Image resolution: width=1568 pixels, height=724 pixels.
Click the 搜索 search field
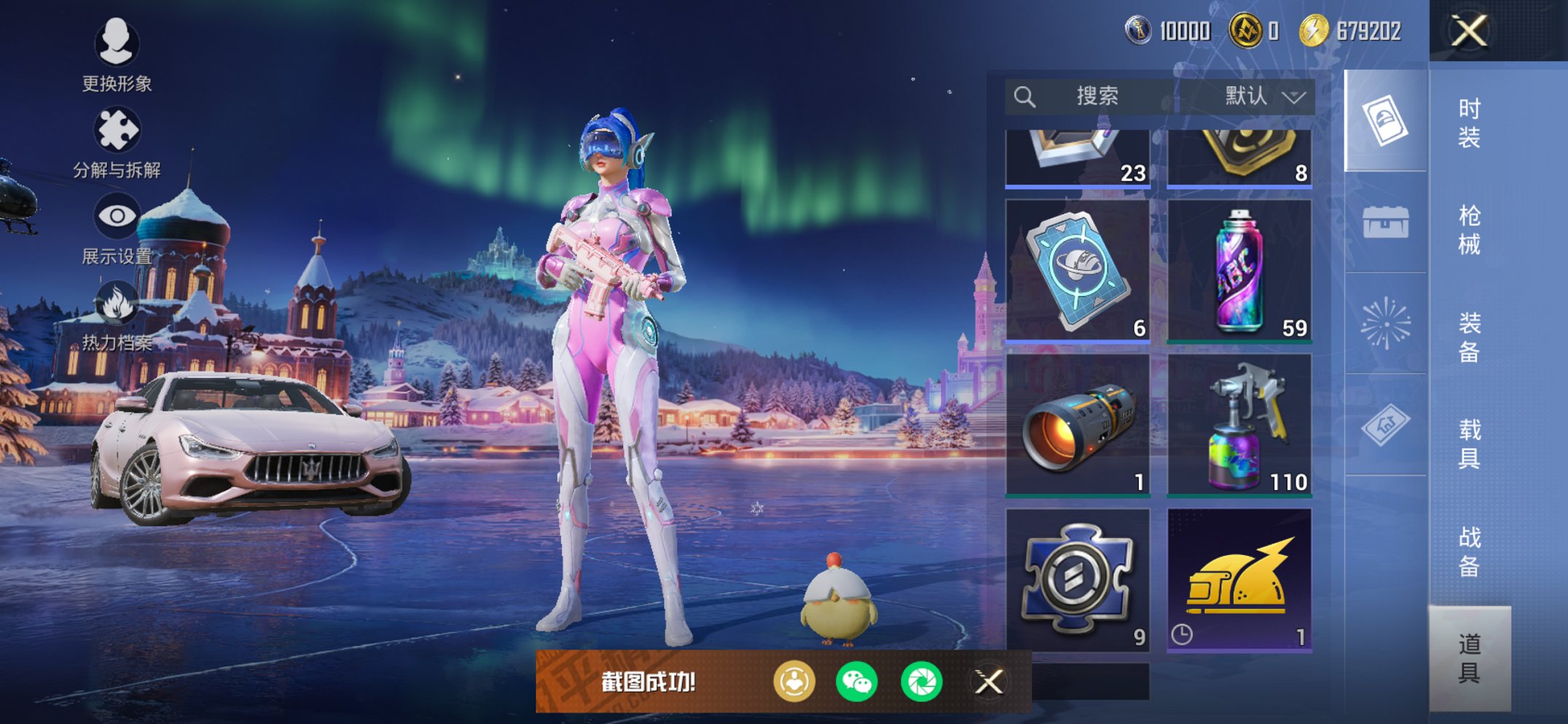[1093, 96]
